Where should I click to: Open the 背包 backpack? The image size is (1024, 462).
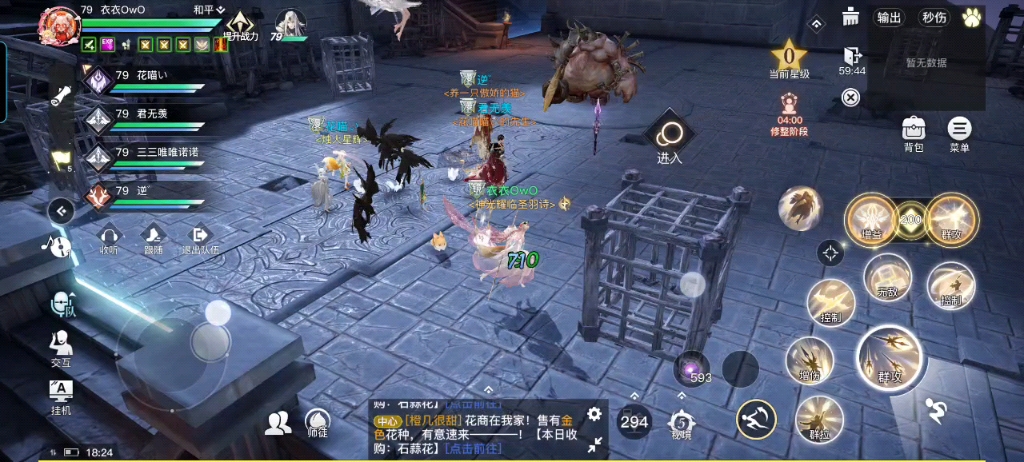tap(913, 130)
